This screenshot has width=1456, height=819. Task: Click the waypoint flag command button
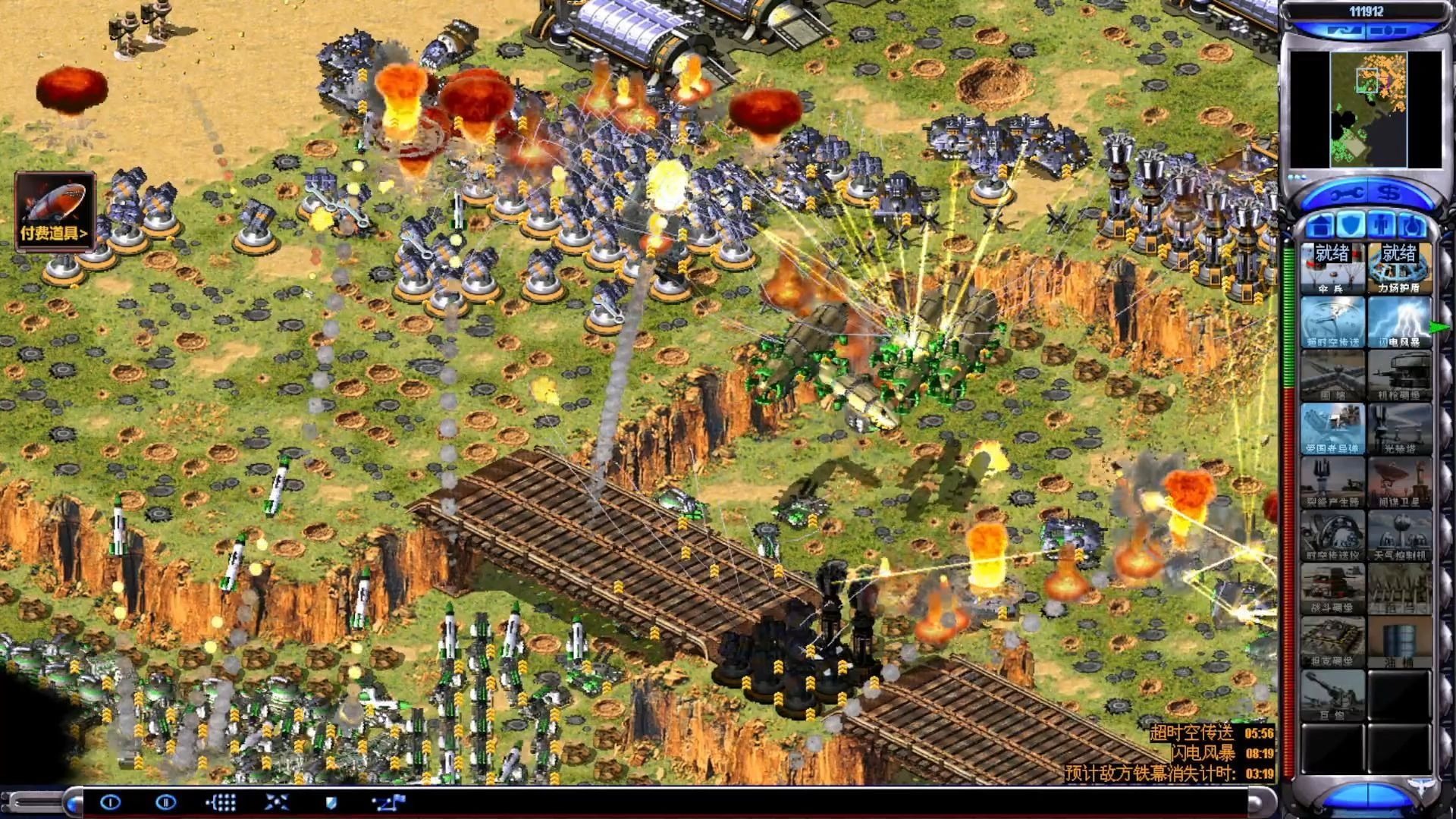point(390,802)
